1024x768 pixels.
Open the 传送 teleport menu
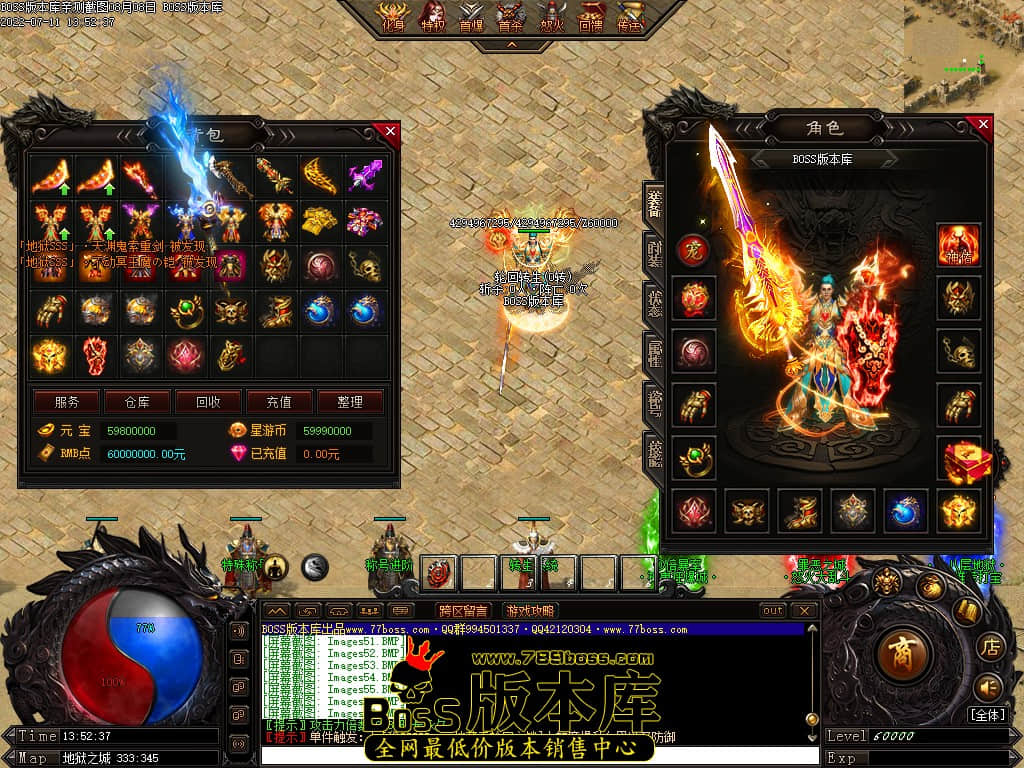point(630,17)
